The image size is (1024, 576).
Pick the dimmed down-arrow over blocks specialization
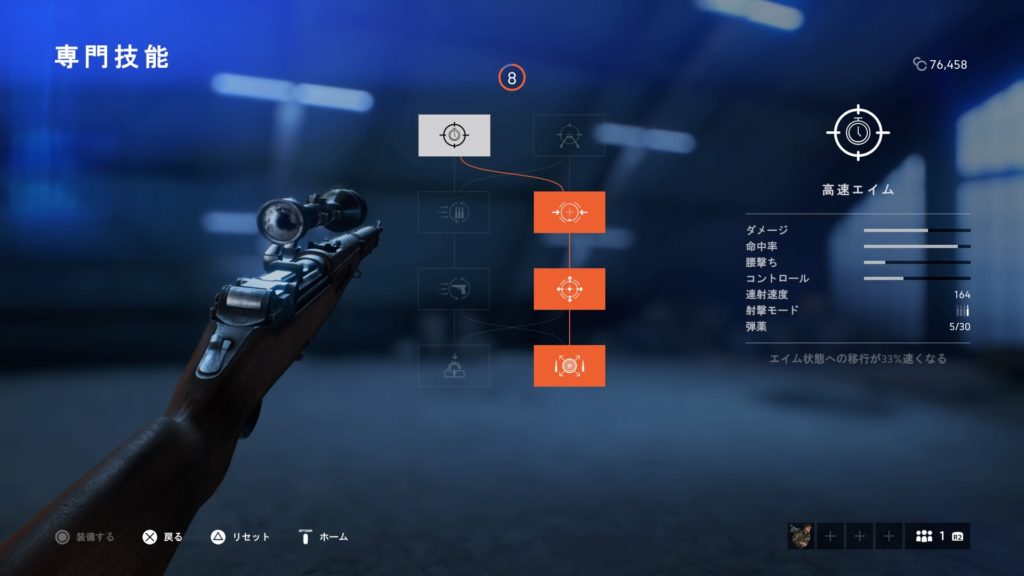454,366
